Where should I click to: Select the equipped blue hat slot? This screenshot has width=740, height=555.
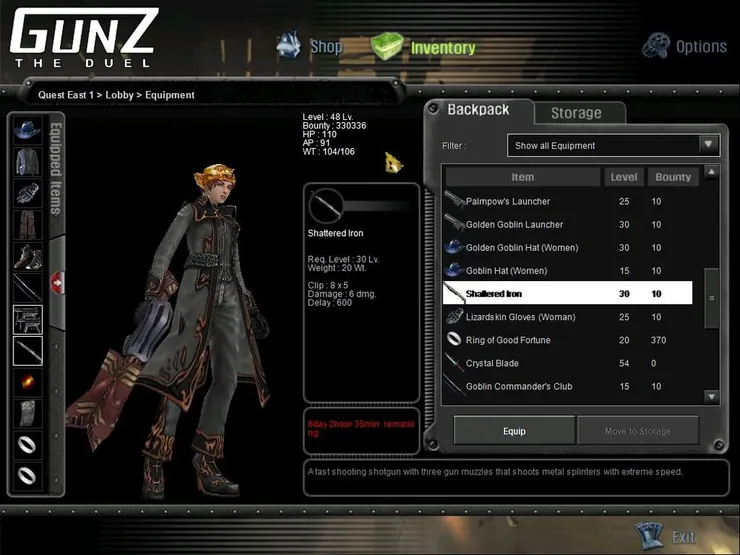click(x=27, y=130)
